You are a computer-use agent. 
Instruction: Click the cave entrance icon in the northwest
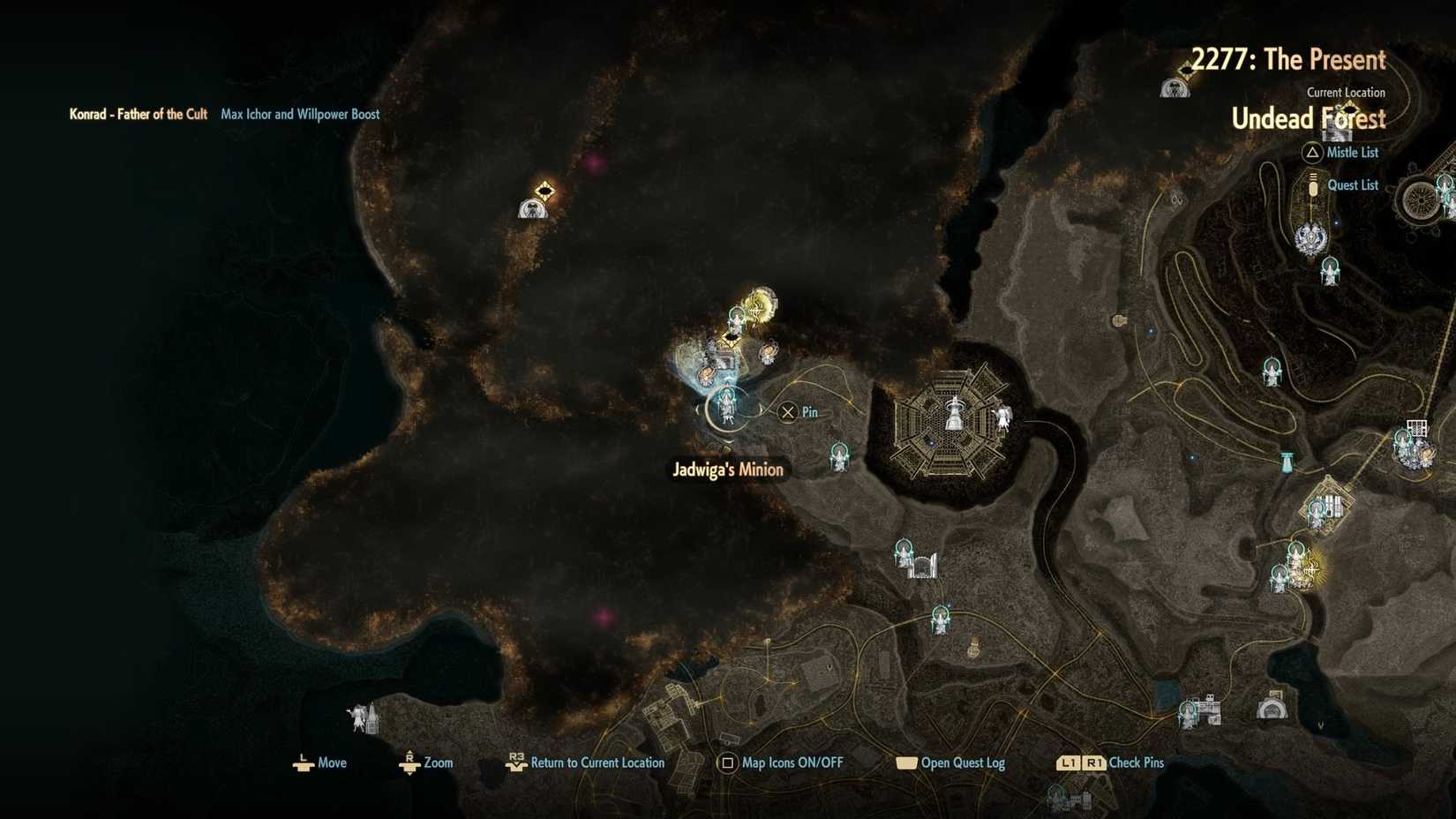pyautogui.click(x=533, y=210)
